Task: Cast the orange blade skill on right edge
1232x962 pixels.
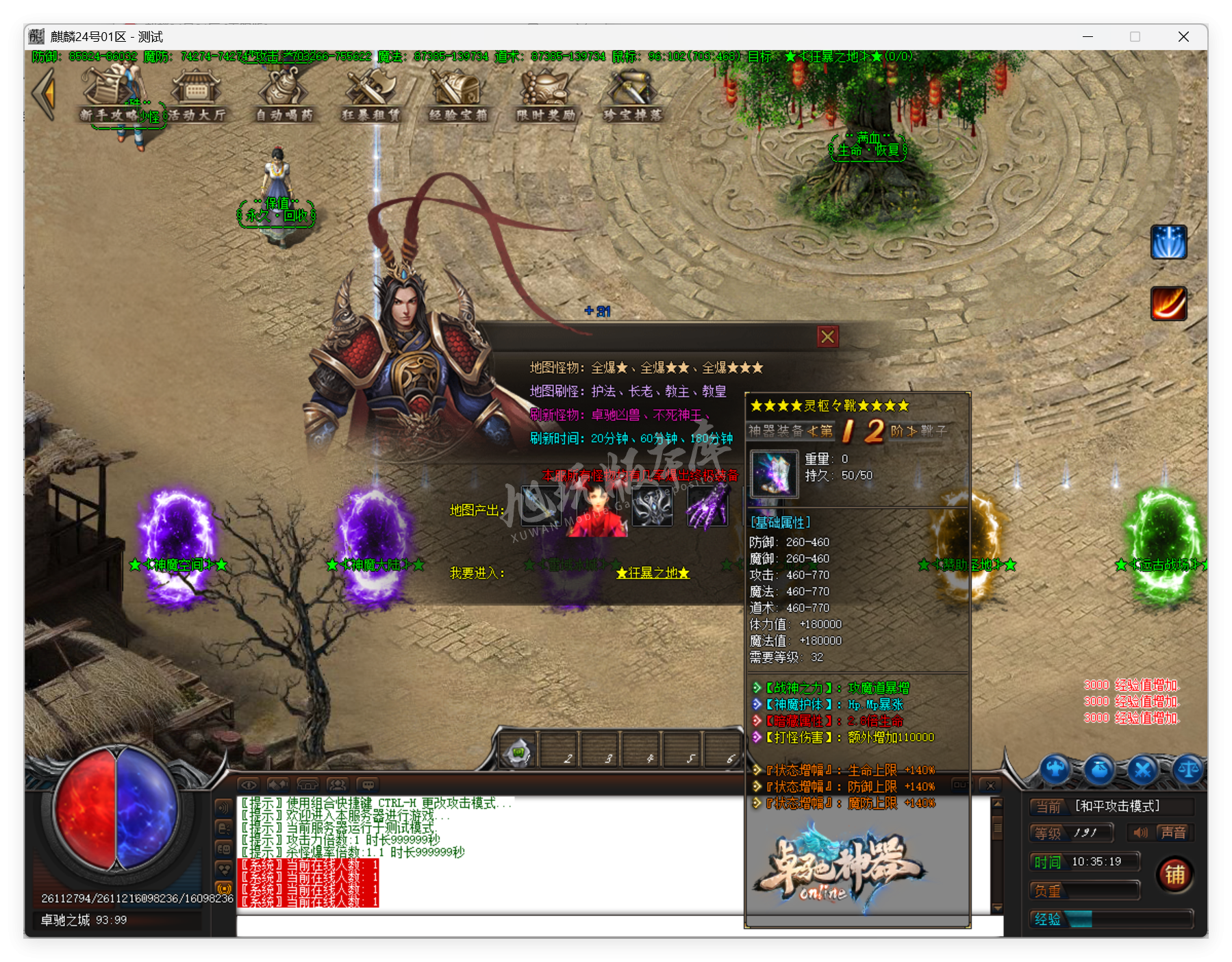Action: (1168, 304)
